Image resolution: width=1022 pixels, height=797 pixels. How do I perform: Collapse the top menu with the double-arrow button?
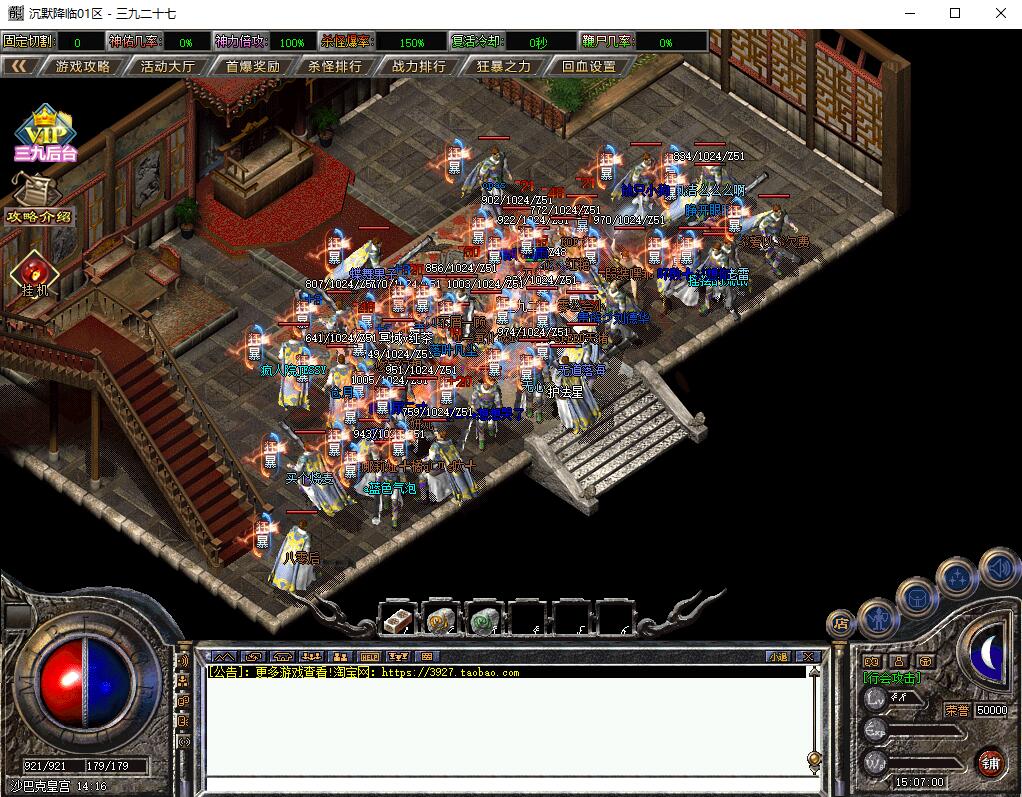19,66
